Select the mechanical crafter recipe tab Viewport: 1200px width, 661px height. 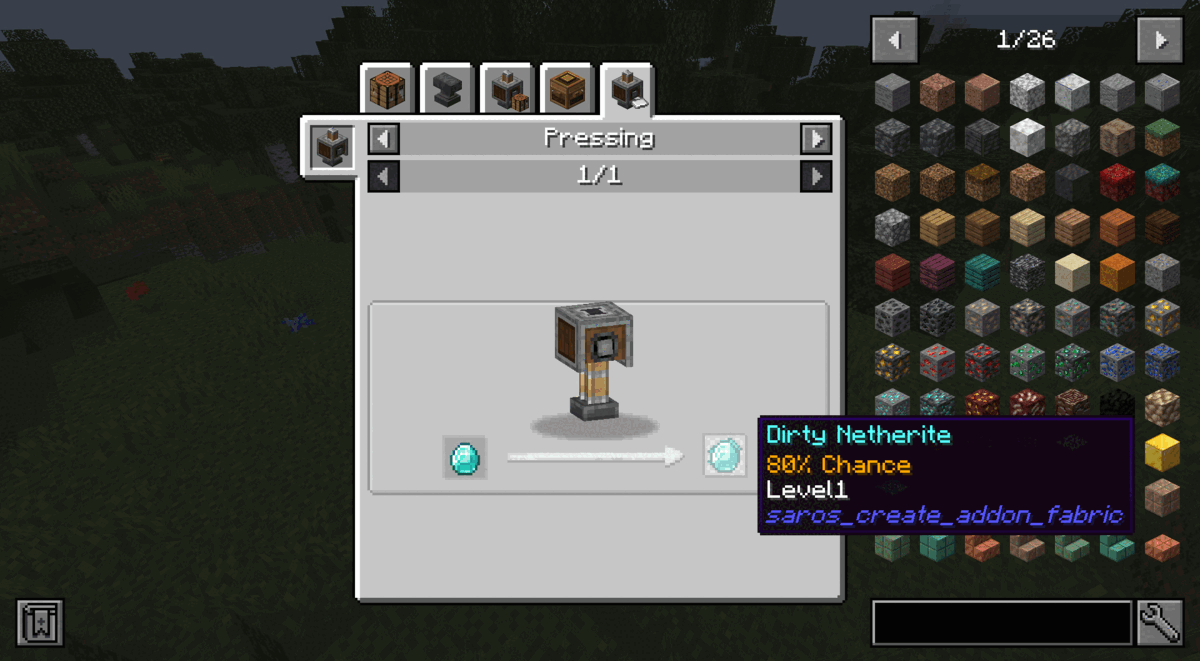pyautogui.click(x=507, y=90)
